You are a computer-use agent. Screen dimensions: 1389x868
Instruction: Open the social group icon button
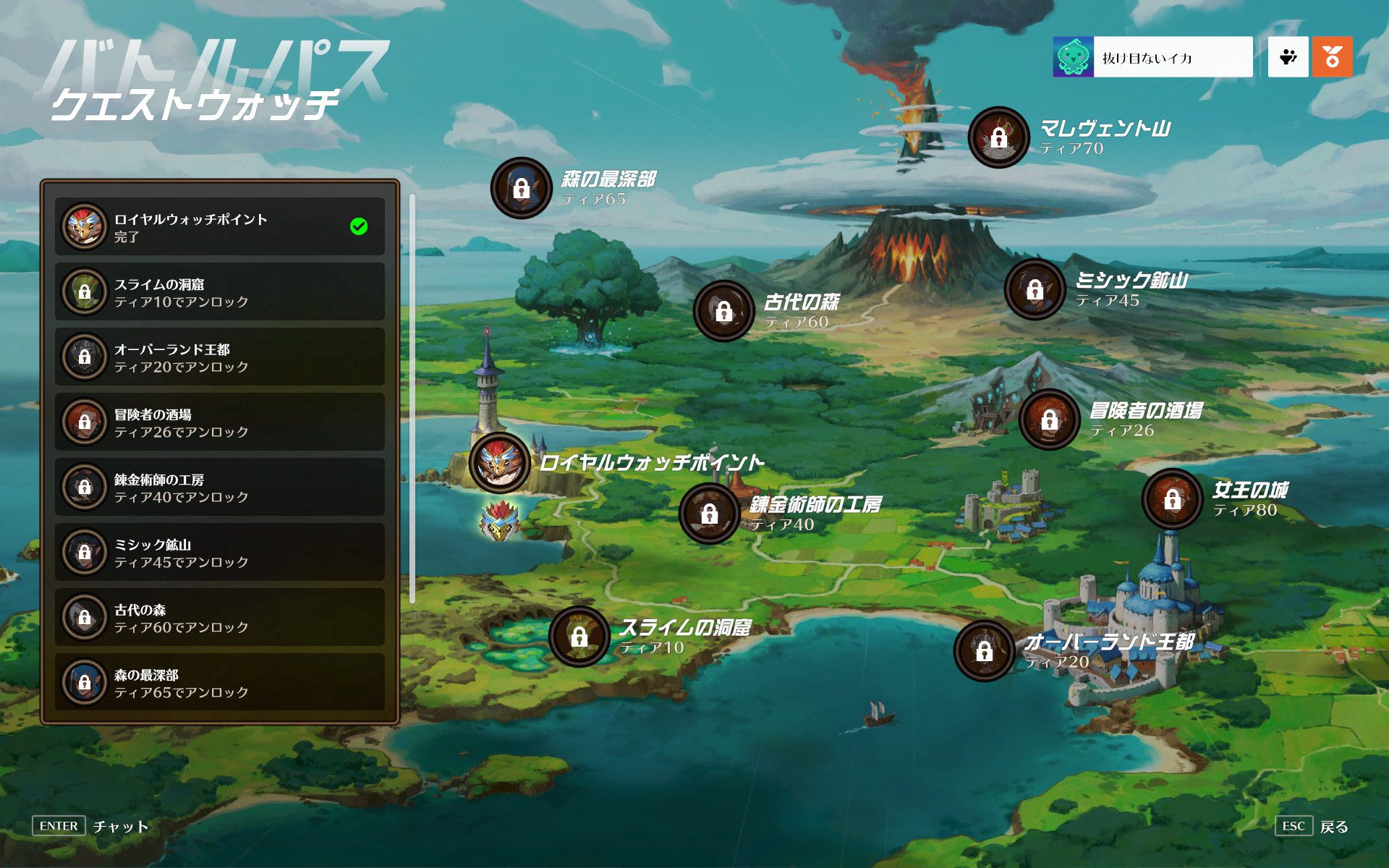(1288, 57)
